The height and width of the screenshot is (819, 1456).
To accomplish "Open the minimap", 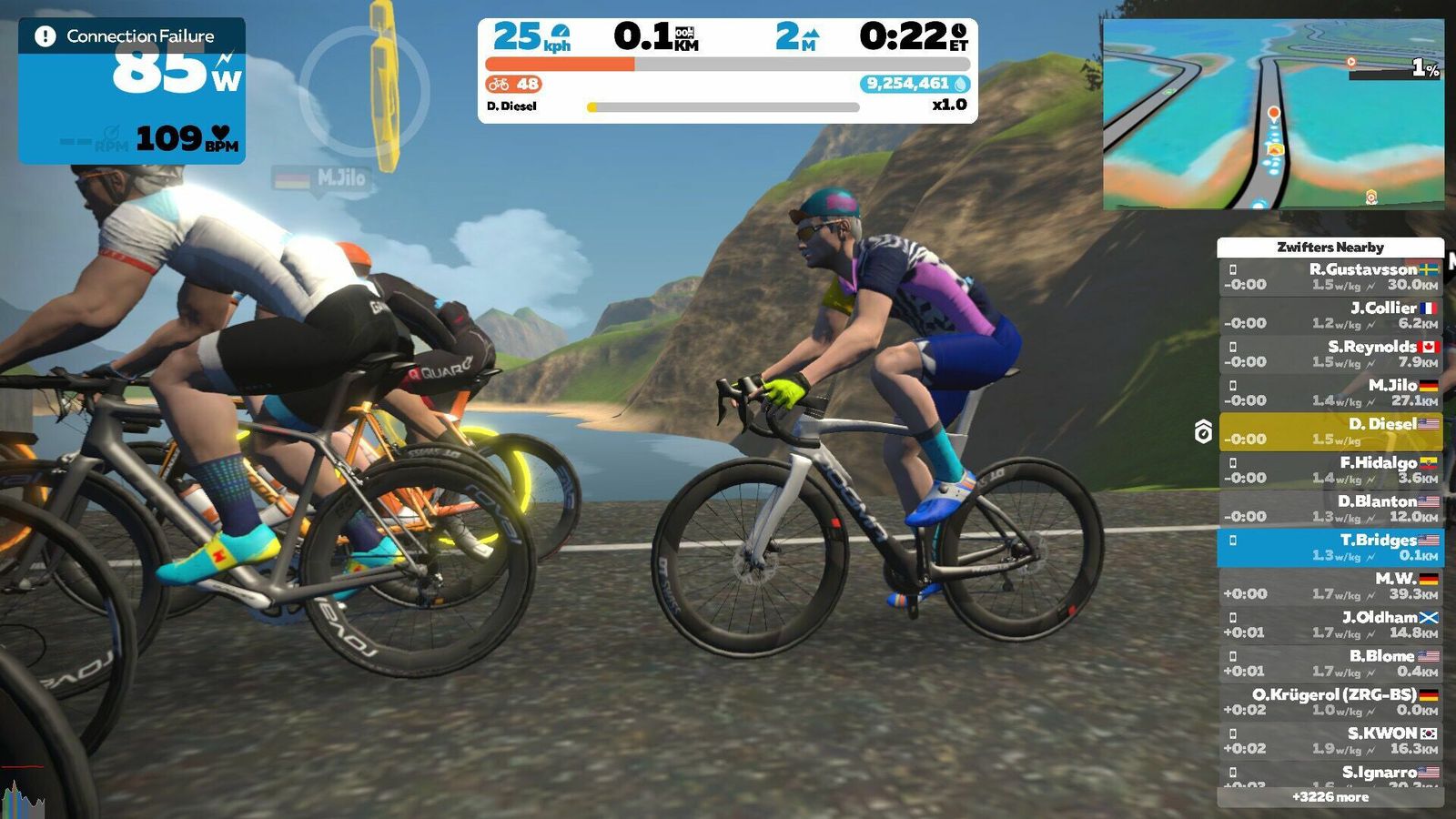I will [x=1272, y=115].
